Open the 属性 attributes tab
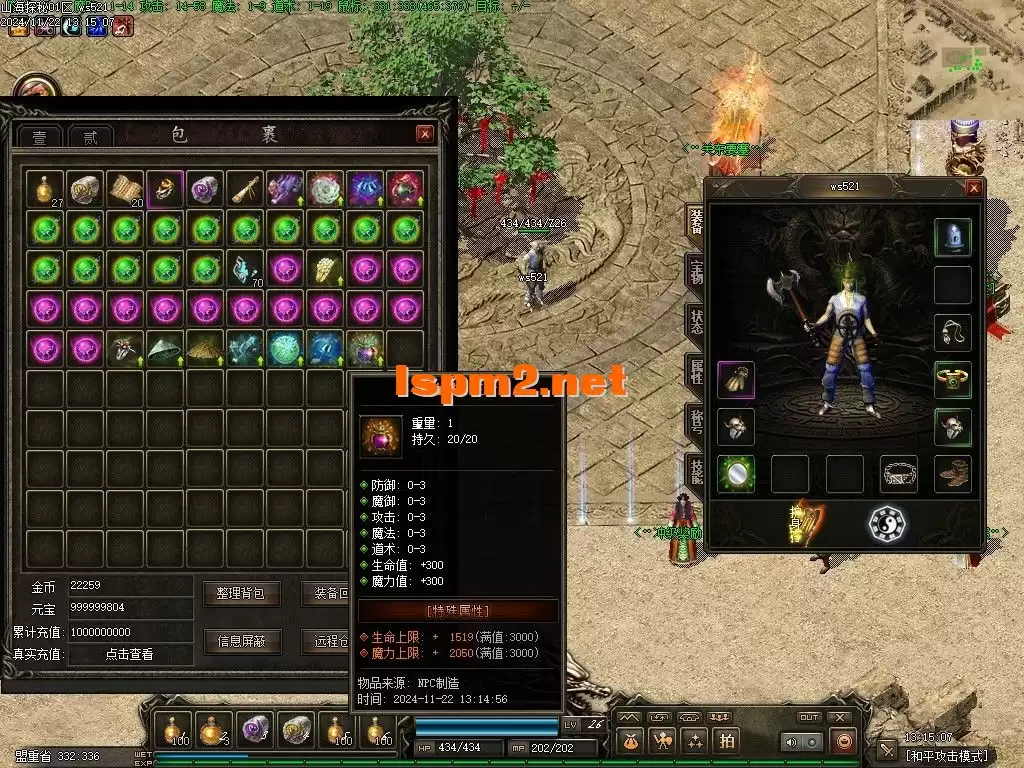This screenshot has width=1024, height=768. pyautogui.click(x=696, y=372)
